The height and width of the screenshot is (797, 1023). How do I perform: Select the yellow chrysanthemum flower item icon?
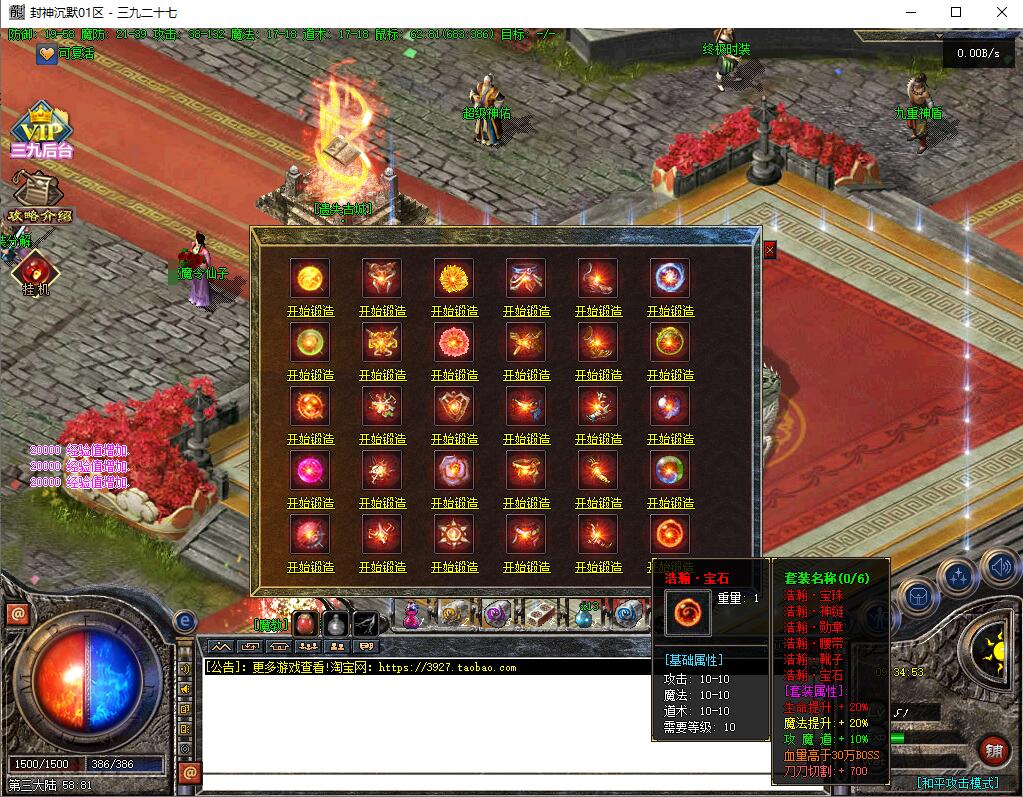(x=454, y=278)
